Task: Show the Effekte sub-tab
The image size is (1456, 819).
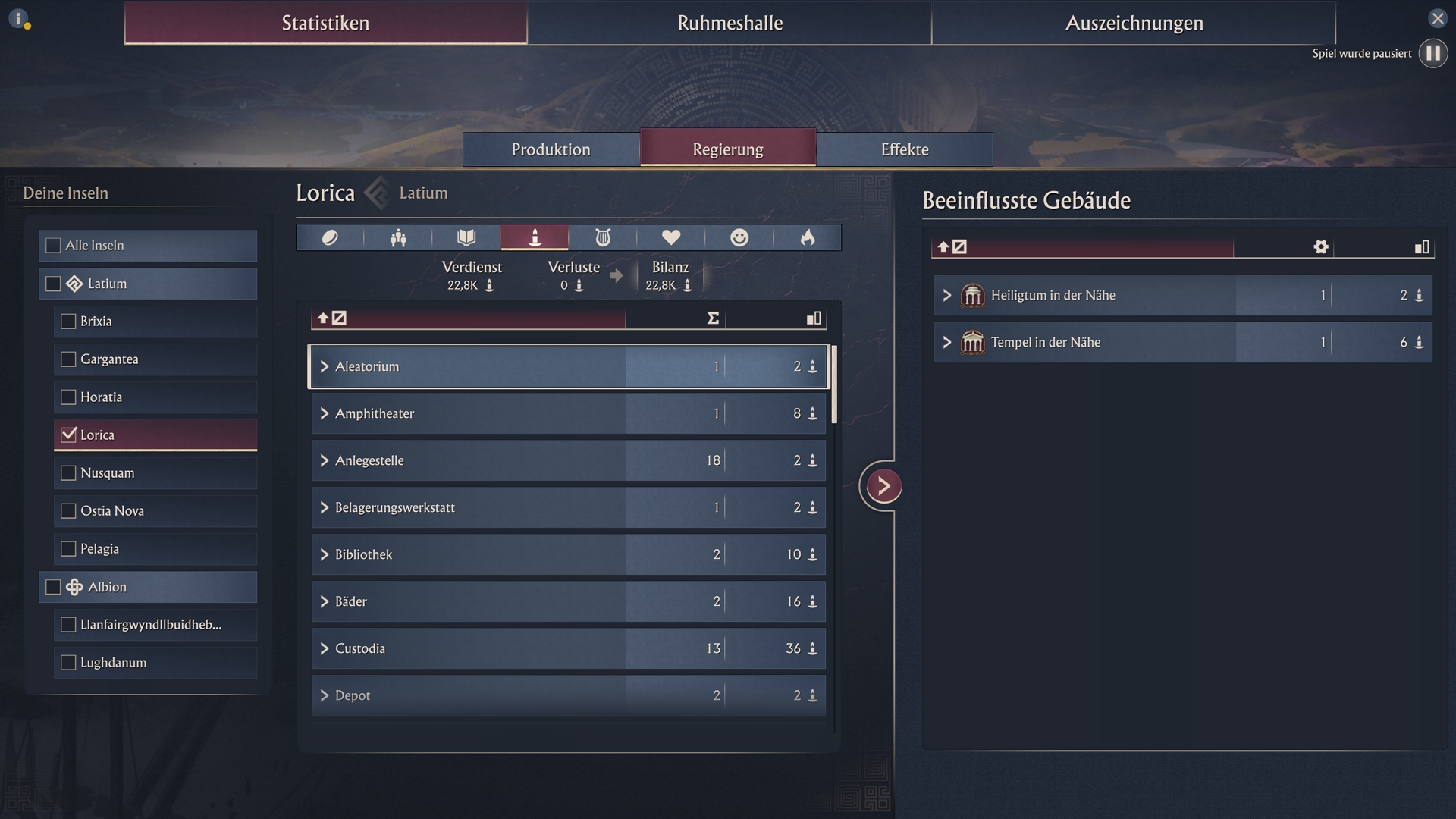Action: point(904,149)
